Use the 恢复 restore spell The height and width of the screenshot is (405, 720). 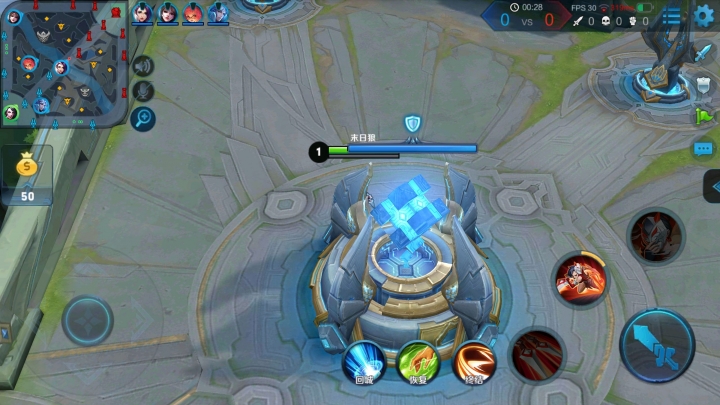point(418,362)
